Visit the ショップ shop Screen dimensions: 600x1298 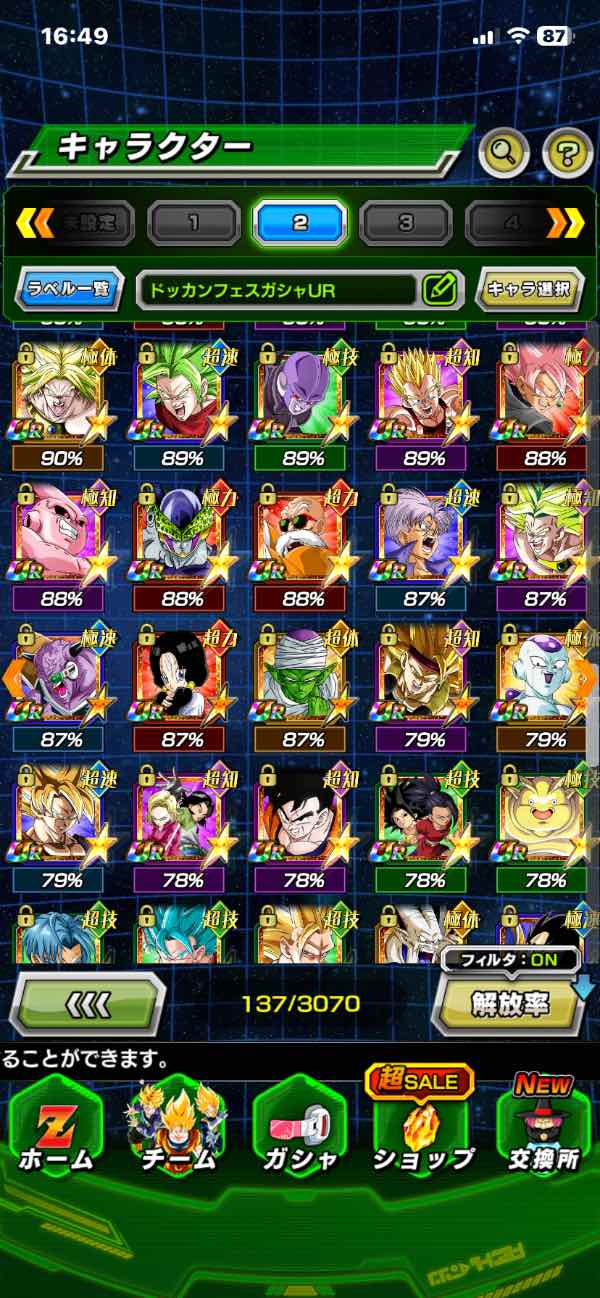pyautogui.click(x=422, y=1133)
